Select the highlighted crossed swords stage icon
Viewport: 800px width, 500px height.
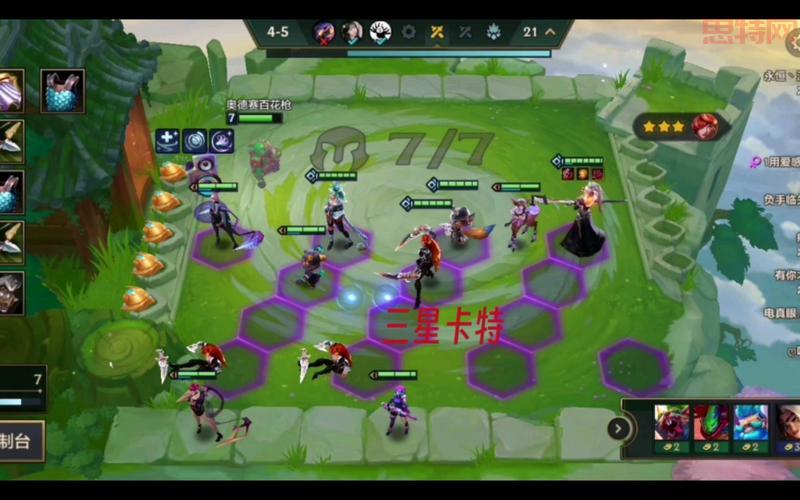click(437, 32)
